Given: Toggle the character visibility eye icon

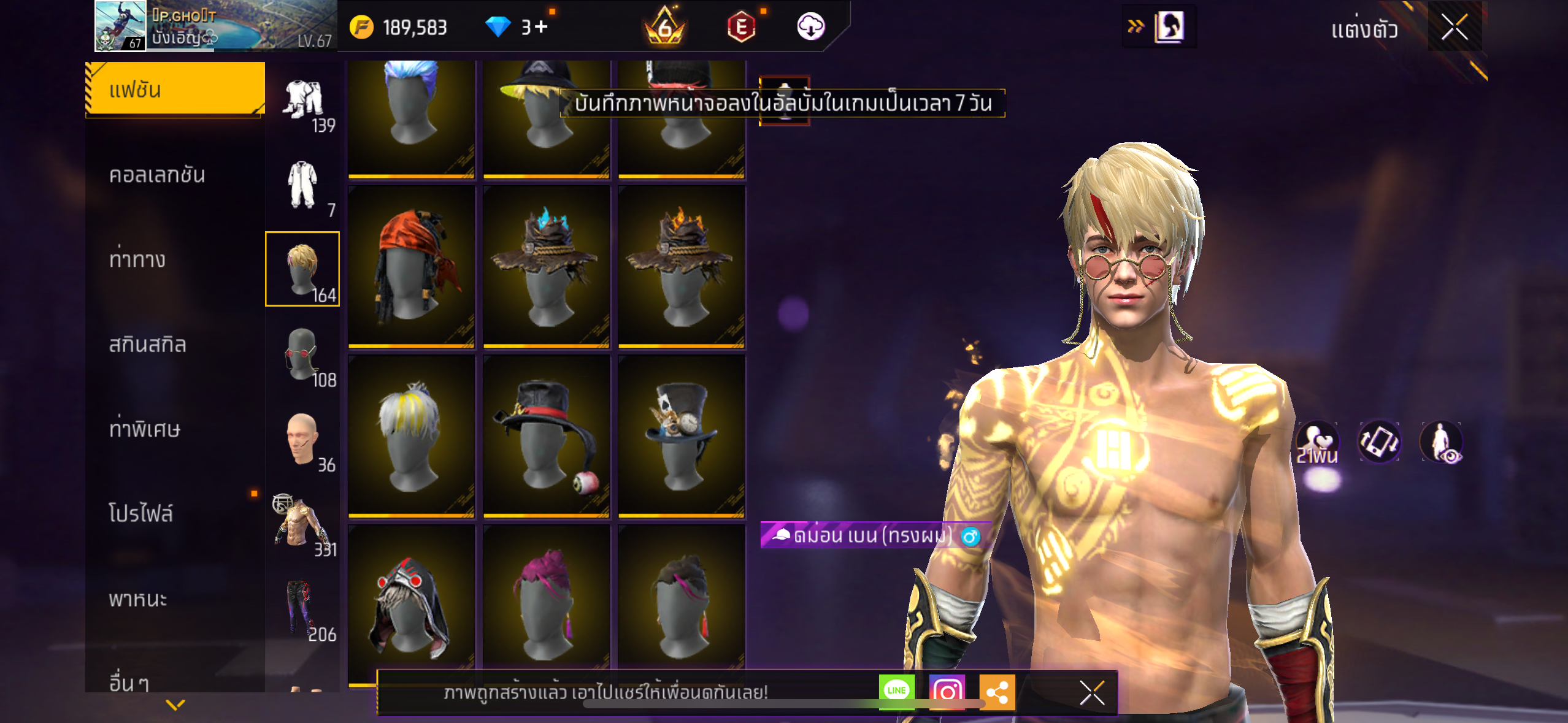Looking at the screenshot, I should click(x=1441, y=442).
